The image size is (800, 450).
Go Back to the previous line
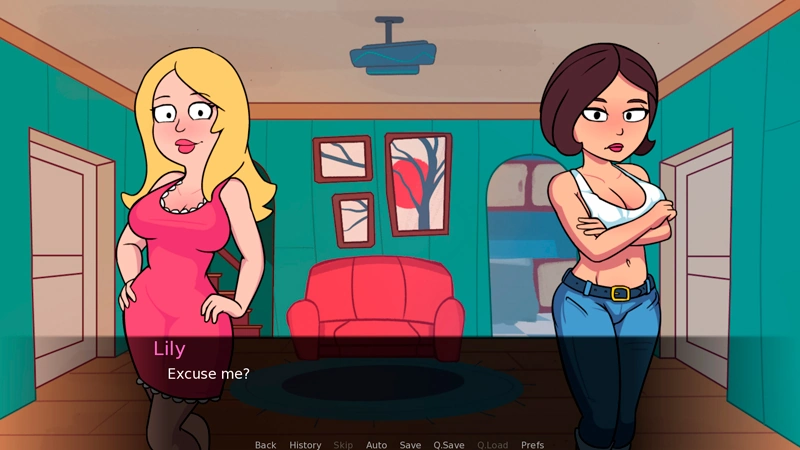pyautogui.click(x=265, y=445)
